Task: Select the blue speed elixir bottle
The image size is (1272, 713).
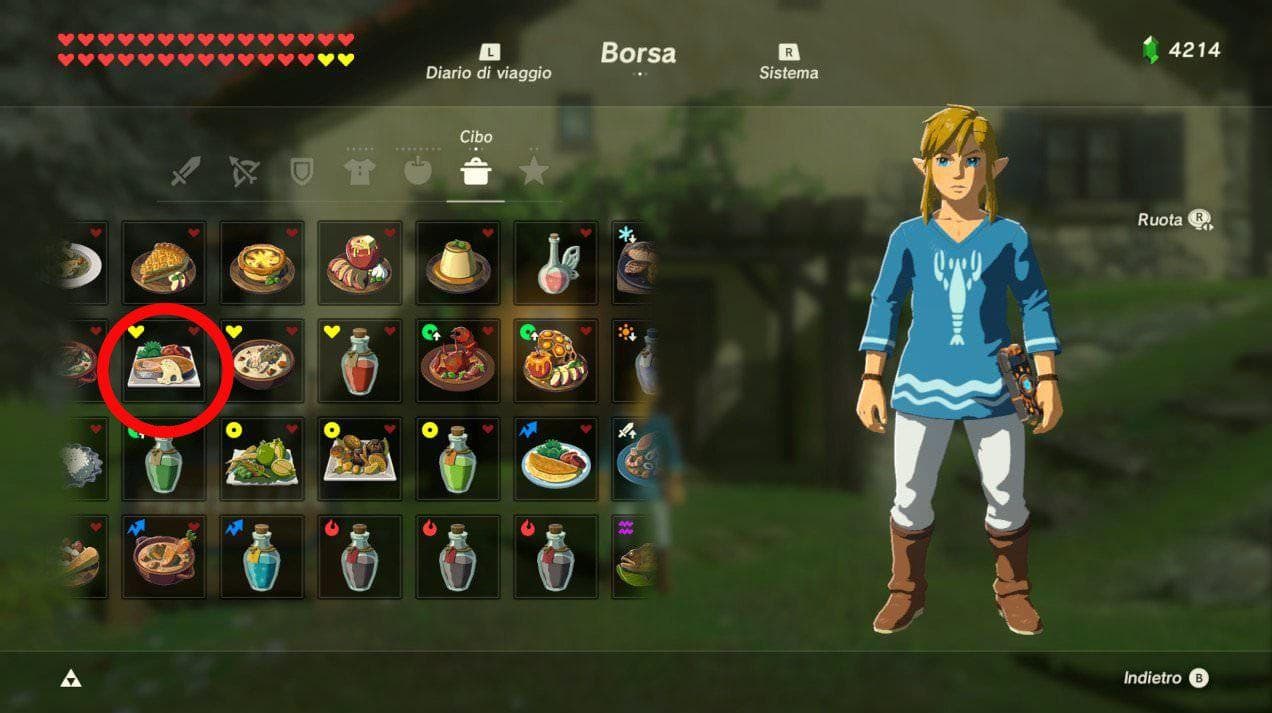Action: 262,558
